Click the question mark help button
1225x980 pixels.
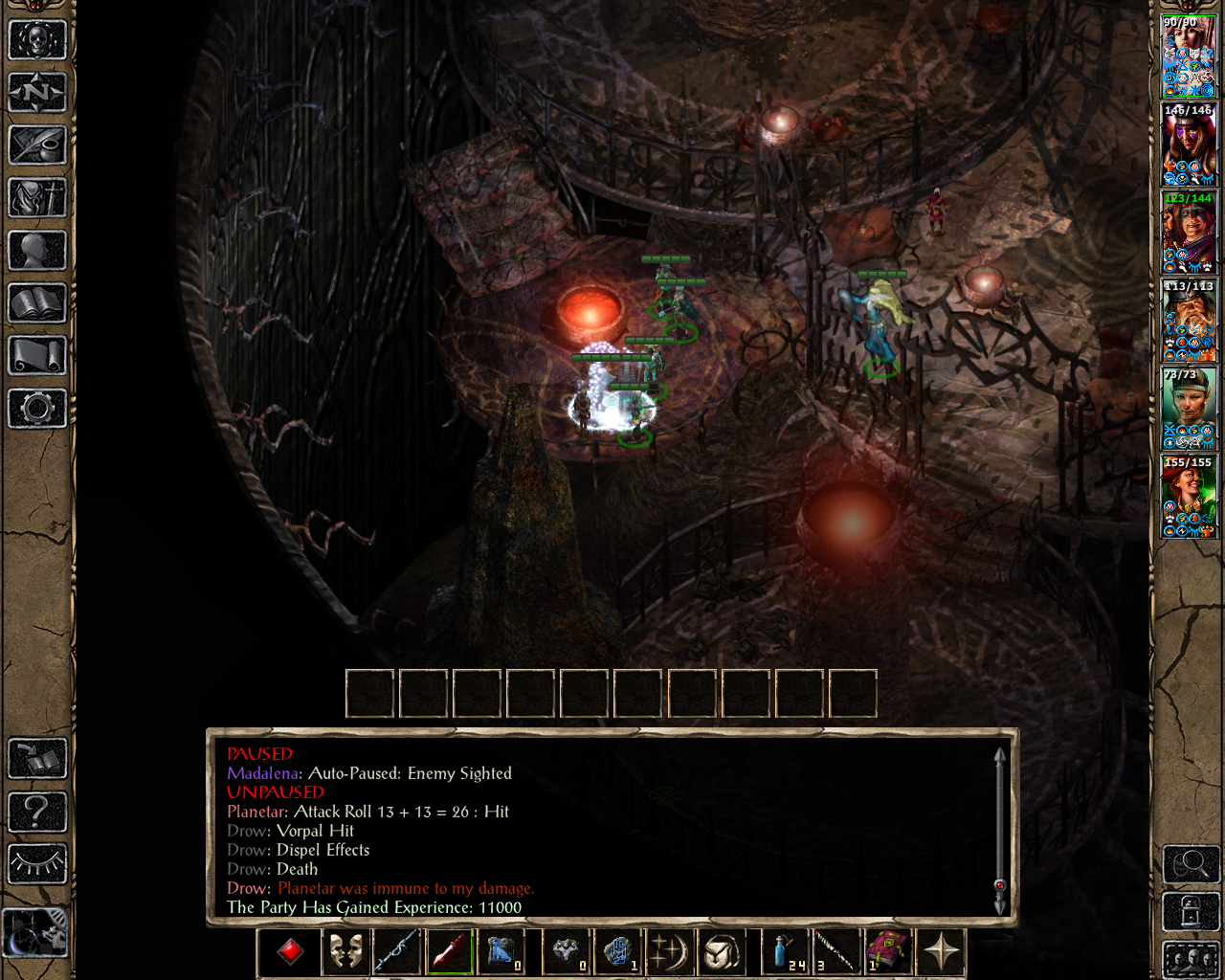click(x=37, y=812)
